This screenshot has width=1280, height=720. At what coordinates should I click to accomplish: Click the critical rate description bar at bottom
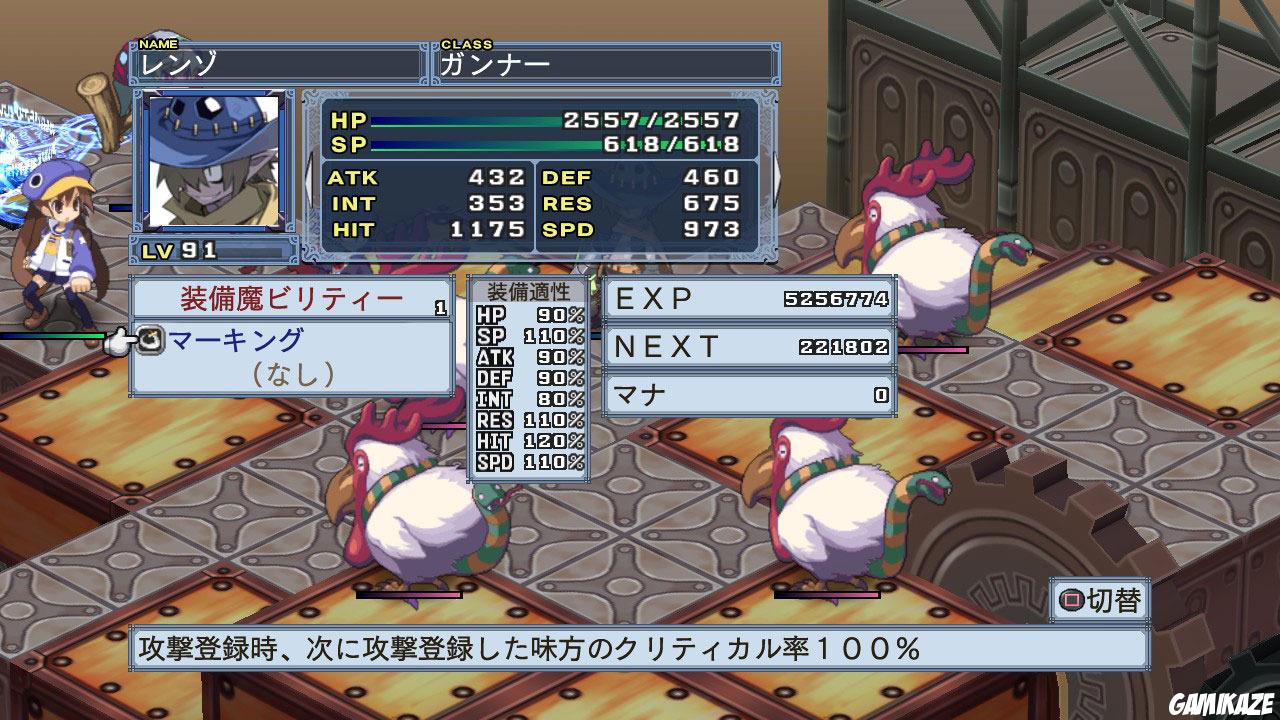tap(640, 648)
